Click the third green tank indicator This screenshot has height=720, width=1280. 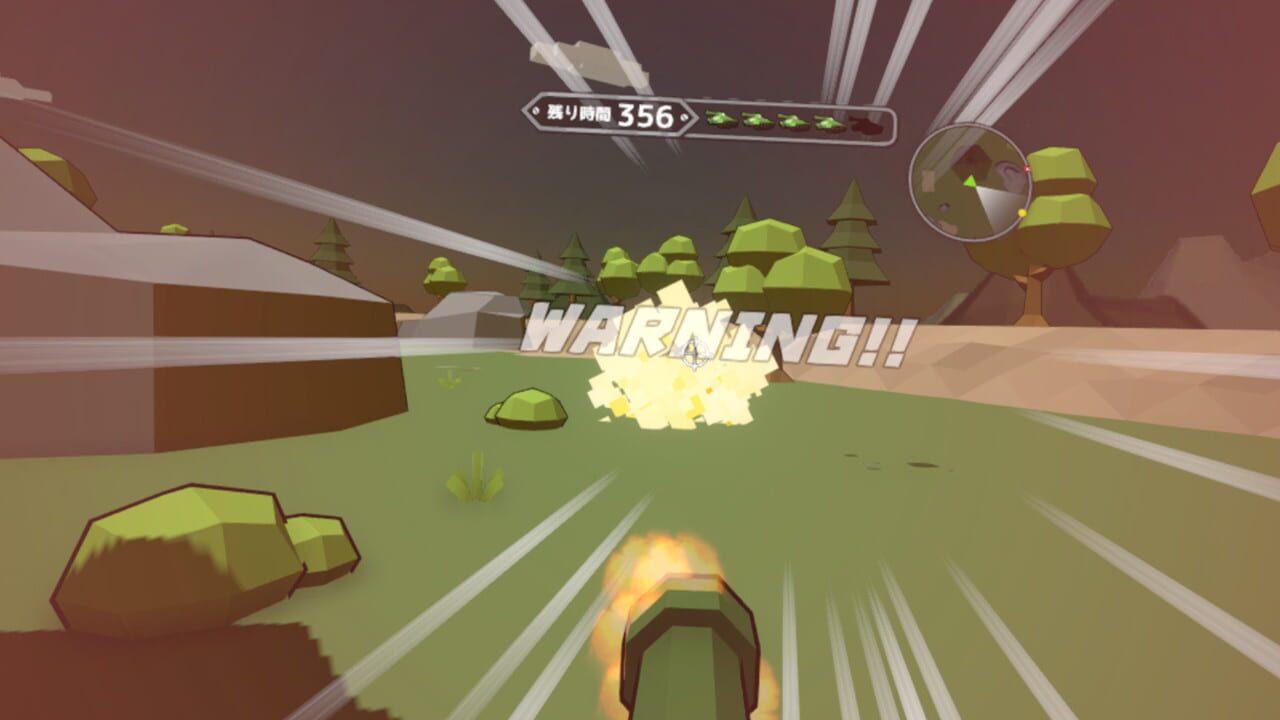click(x=792, y=122)
